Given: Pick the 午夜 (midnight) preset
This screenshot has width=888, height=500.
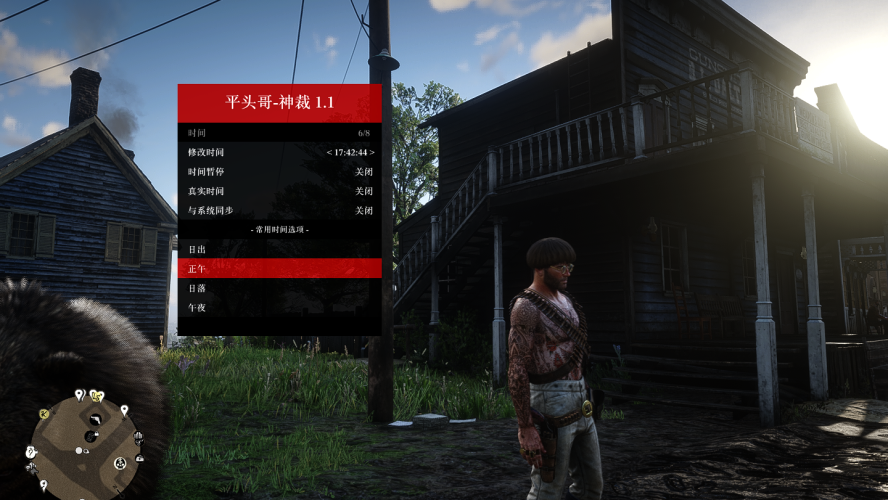Looking at the screenshot, I should pyautogui.click(x=279, y=307).
